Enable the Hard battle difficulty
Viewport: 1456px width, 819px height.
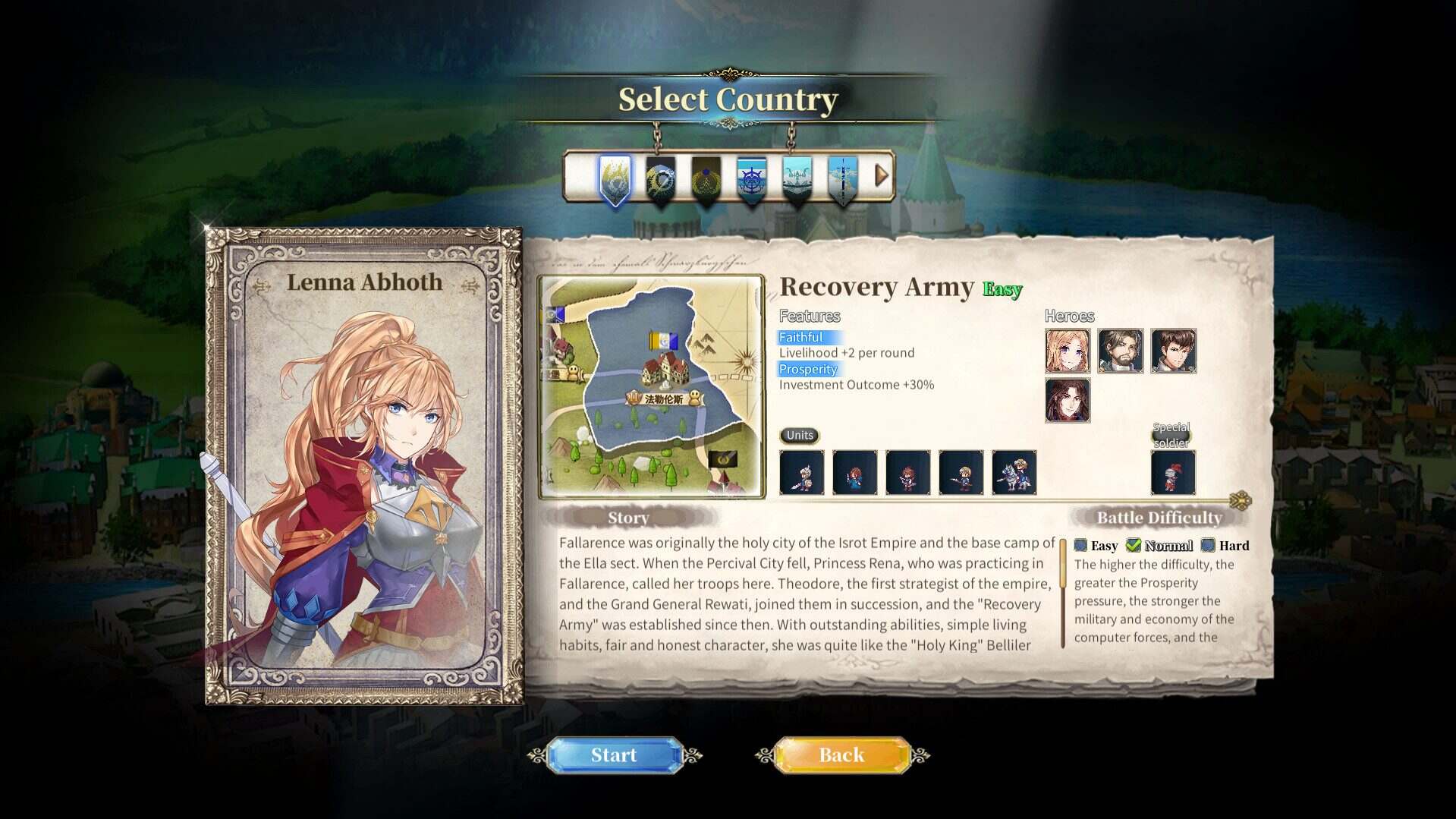pyautogui.click(x=1209, y=545)
